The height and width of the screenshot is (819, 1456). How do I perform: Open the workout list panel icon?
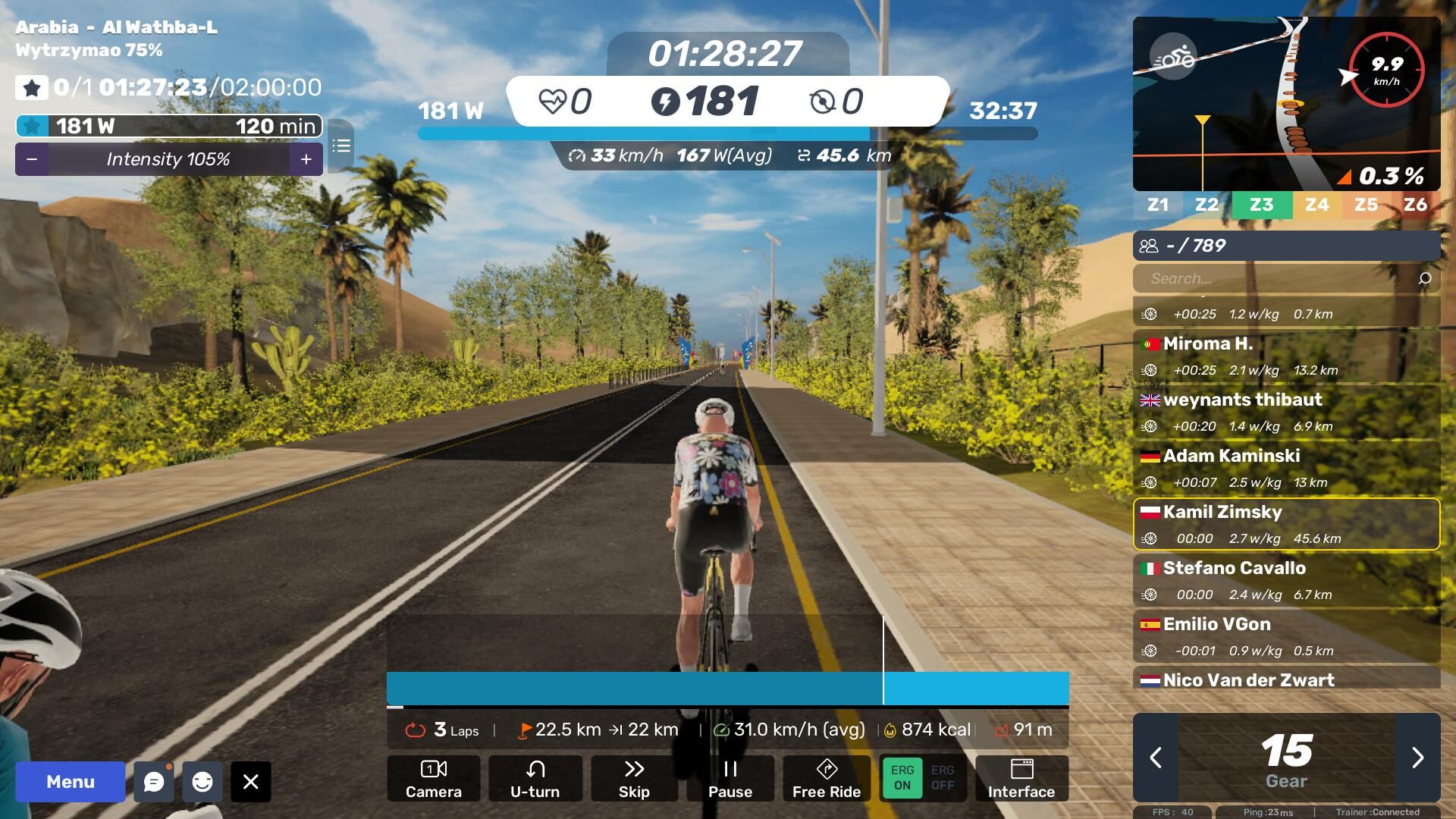[x=341, y=146]
